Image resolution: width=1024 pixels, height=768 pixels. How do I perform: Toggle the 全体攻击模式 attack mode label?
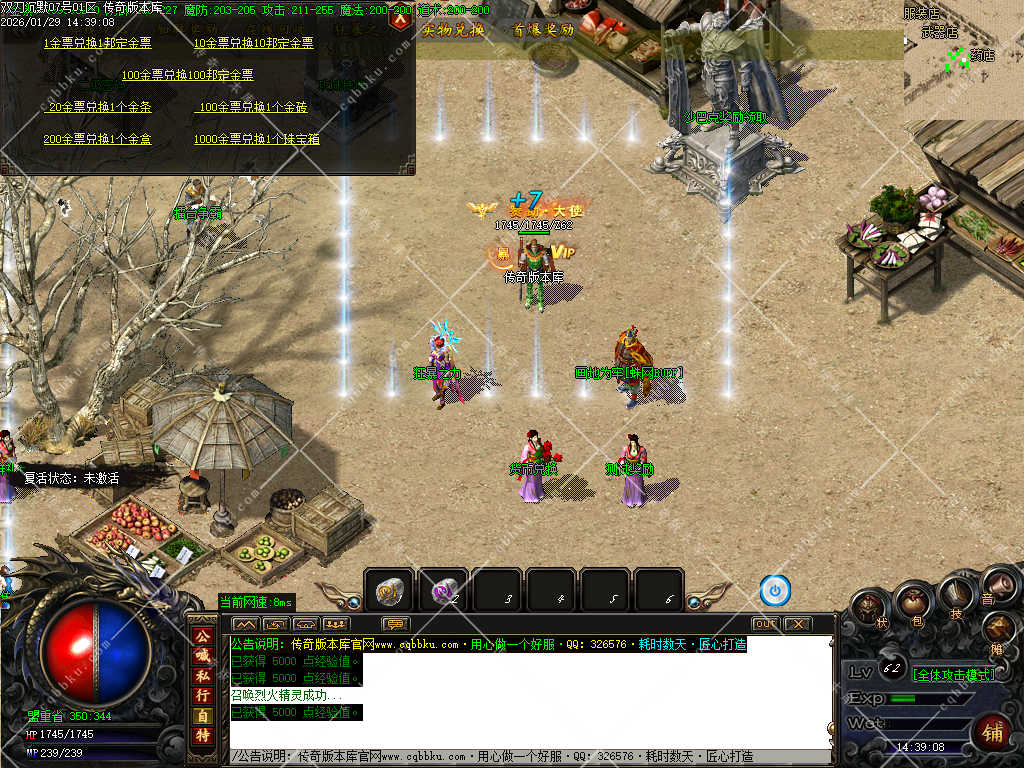[953, 674]
